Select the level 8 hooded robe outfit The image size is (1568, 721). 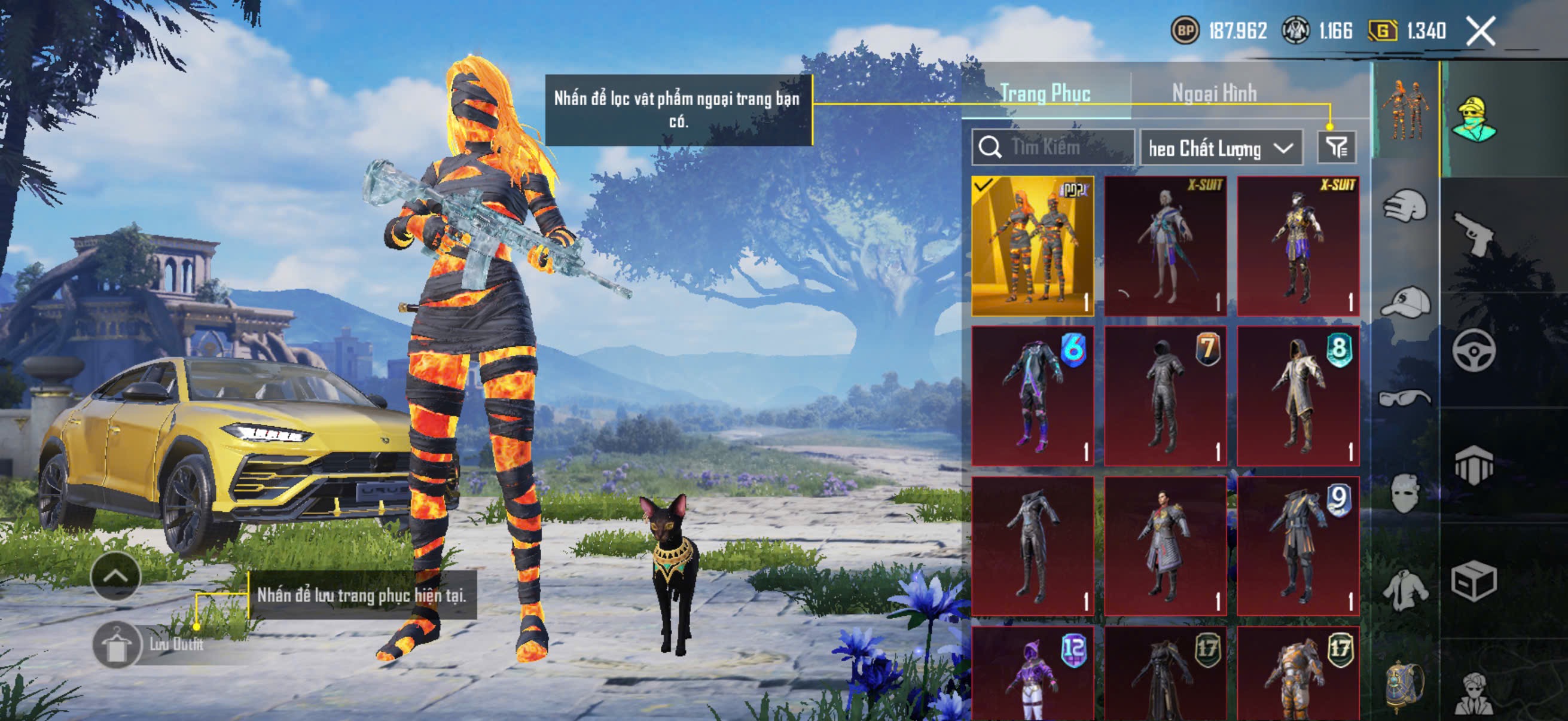coord(1298,396)
